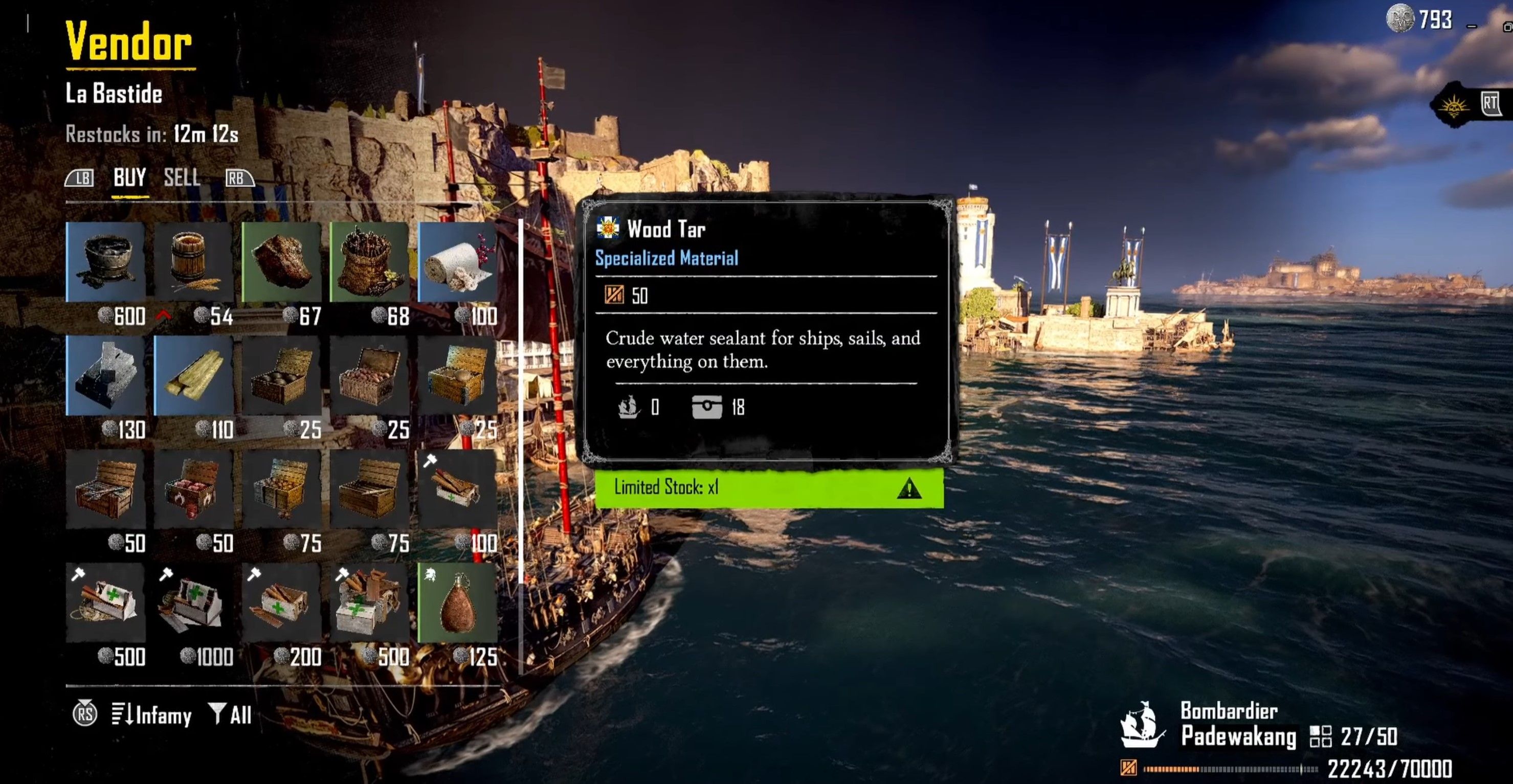Click the RS button prompt bottom left

[86, 714]
